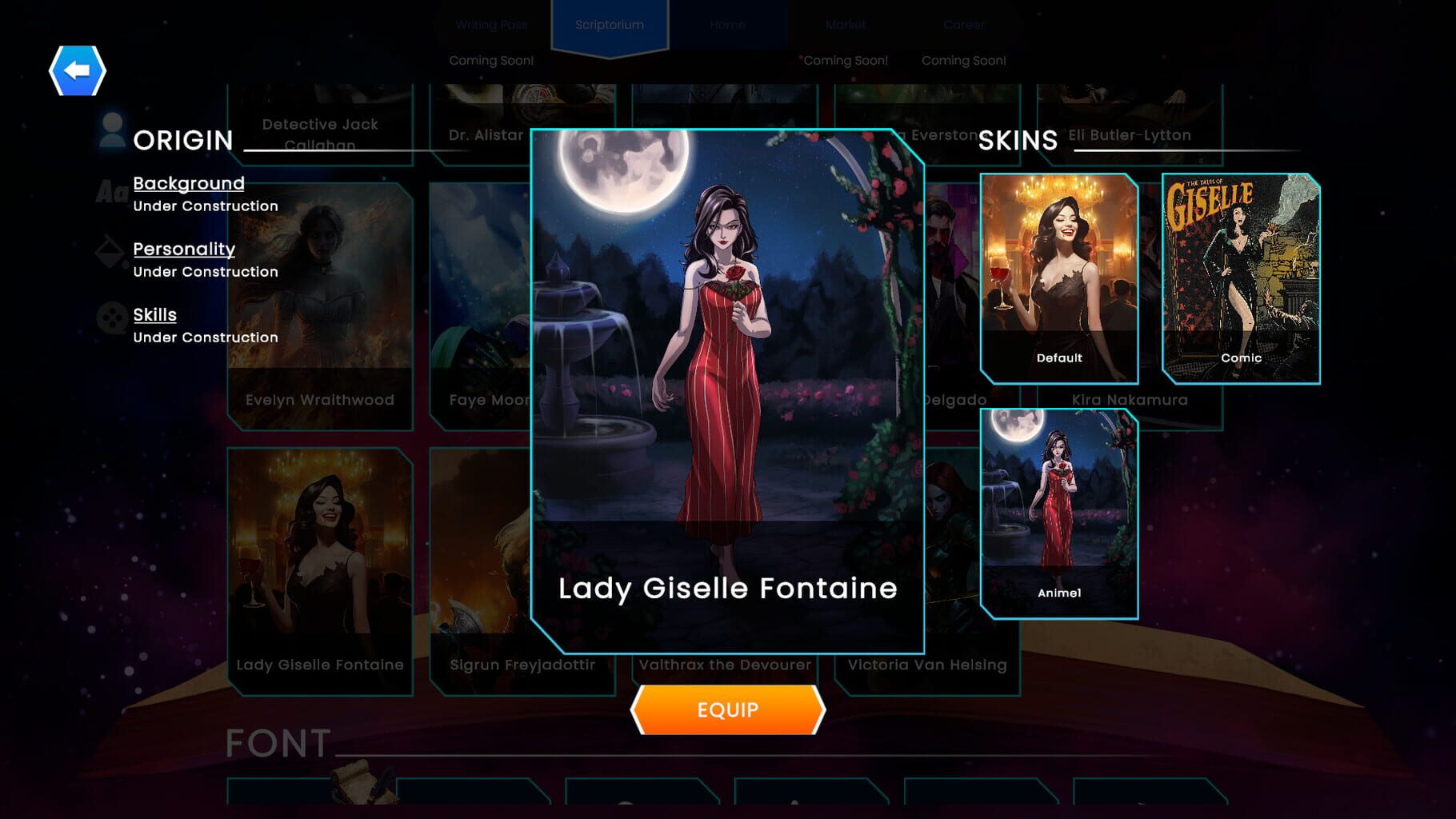Image resolution: width=1456 pixels, height=819 pixels.
Task: Choose the Comic skin
Action: [x=1241, y=272]
